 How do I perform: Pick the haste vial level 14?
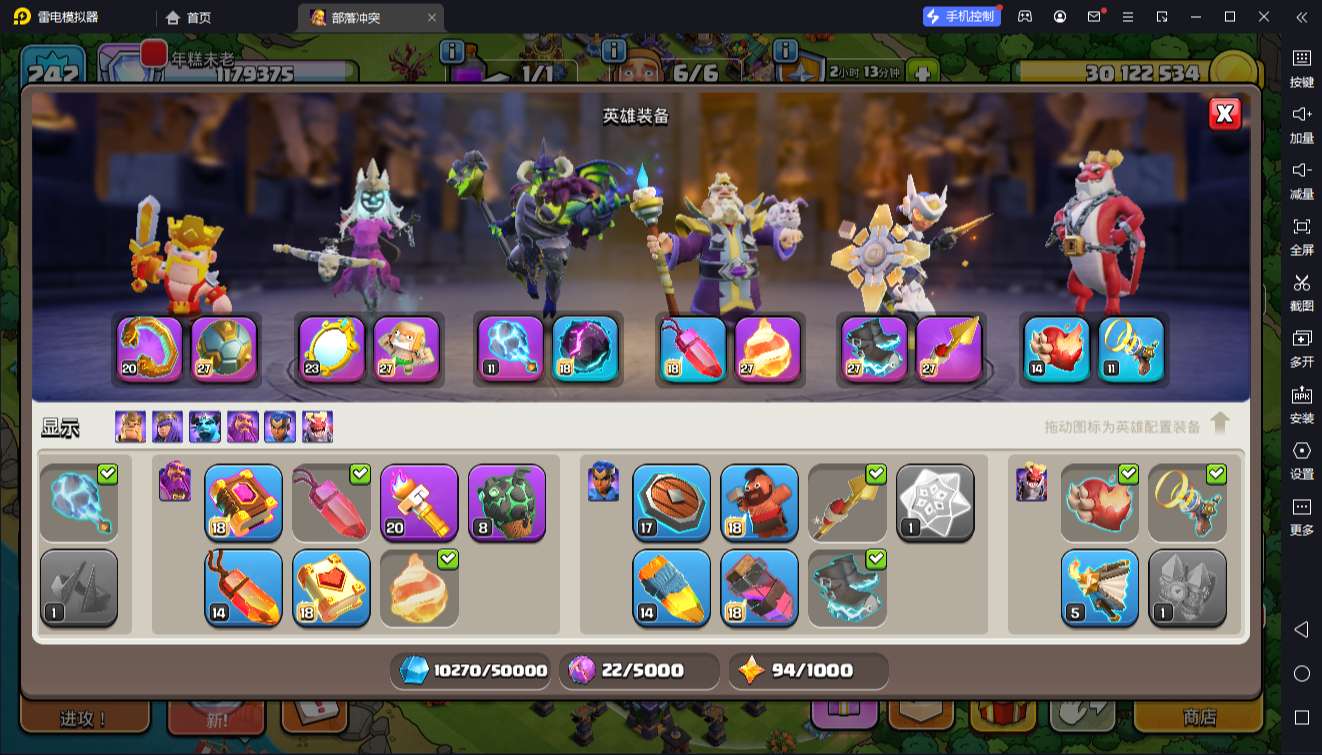243,588
